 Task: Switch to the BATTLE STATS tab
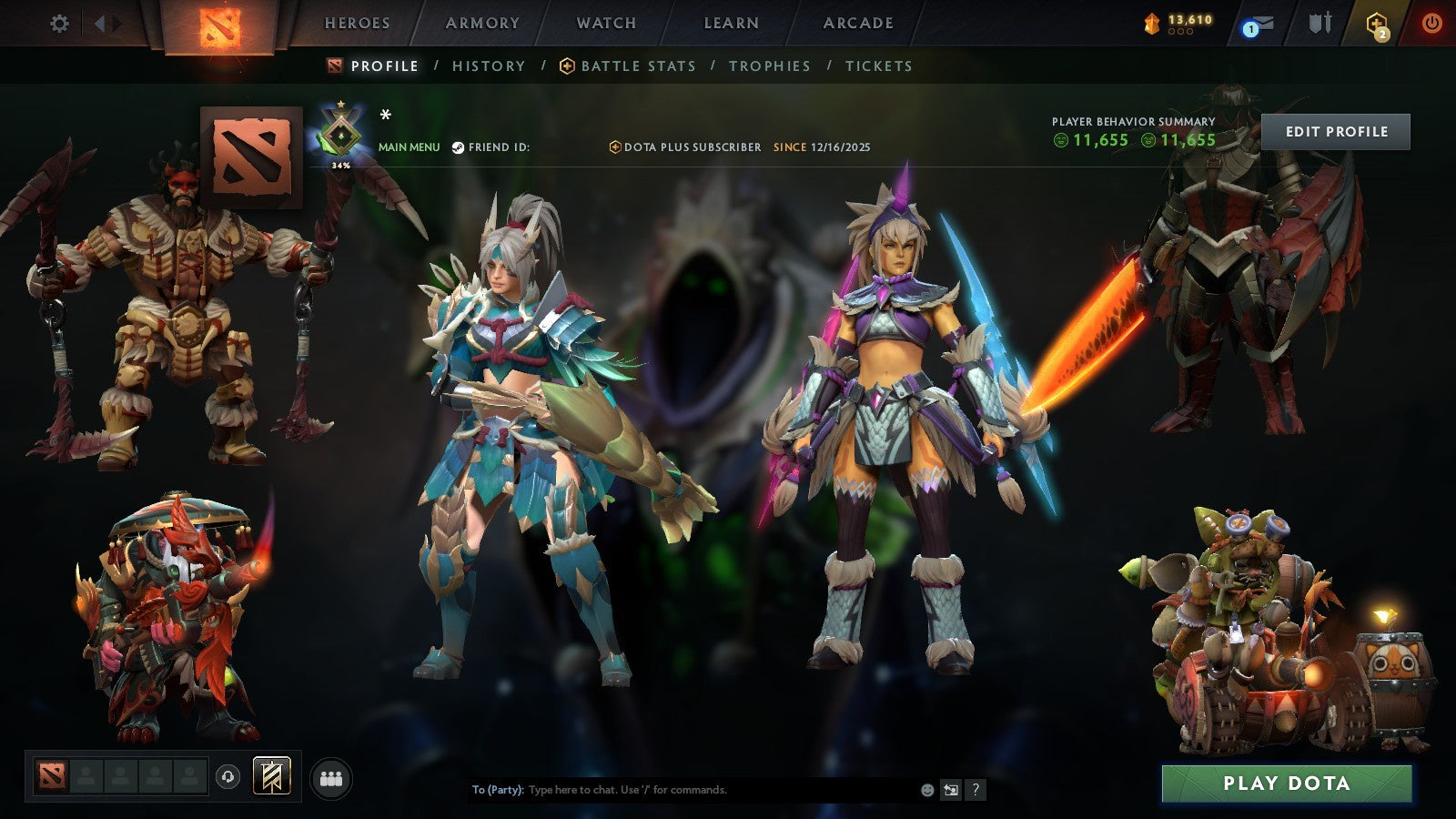click(637, 66)
